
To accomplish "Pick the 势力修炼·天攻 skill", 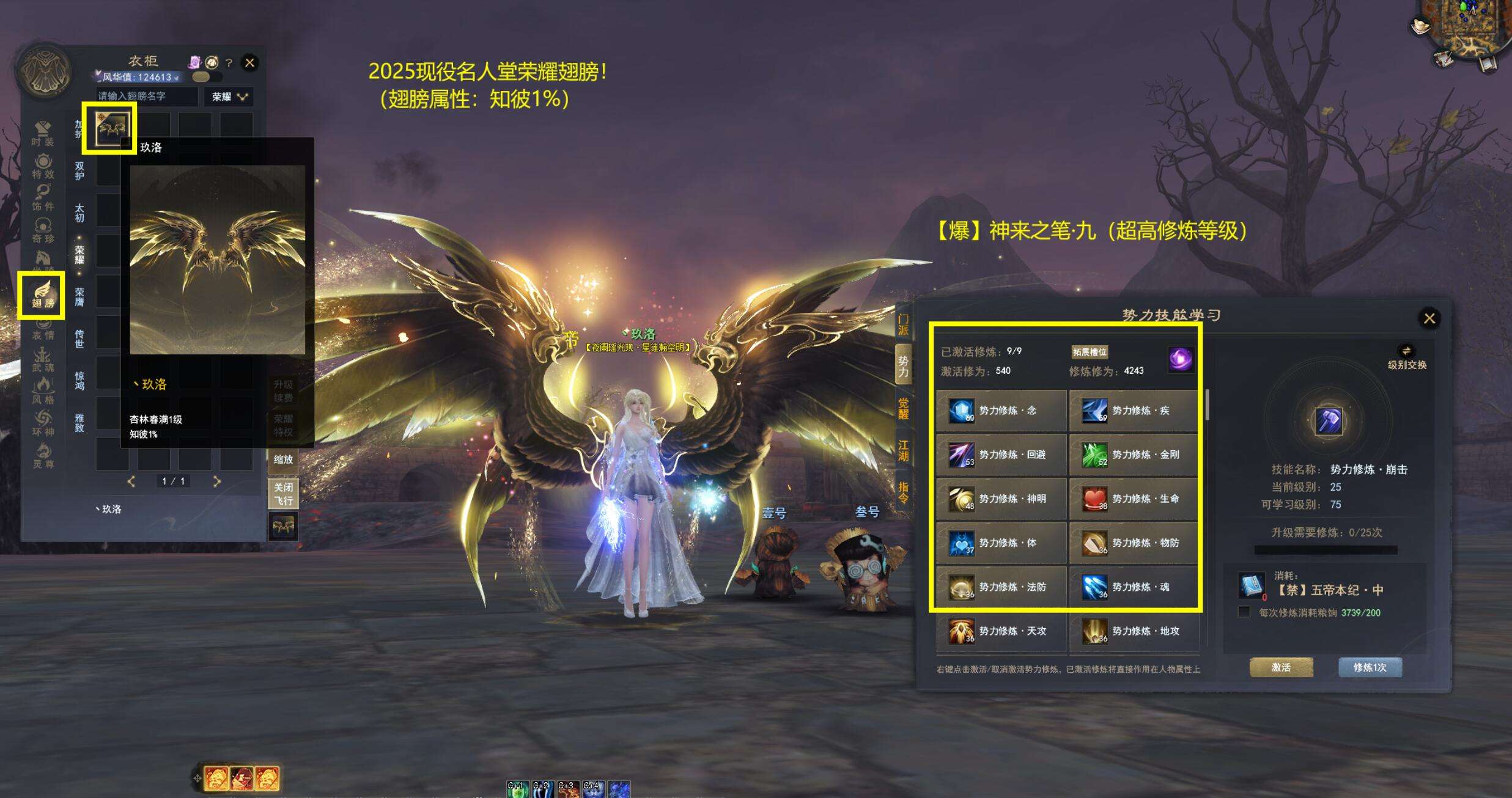I will (1001, 631).
